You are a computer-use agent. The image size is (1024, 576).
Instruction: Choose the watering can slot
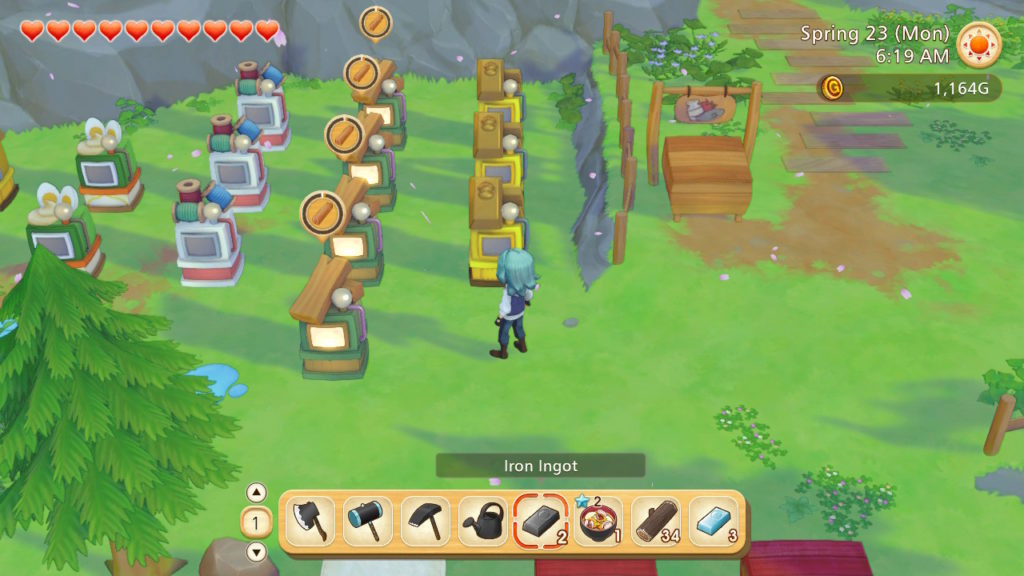pos(483,521)
